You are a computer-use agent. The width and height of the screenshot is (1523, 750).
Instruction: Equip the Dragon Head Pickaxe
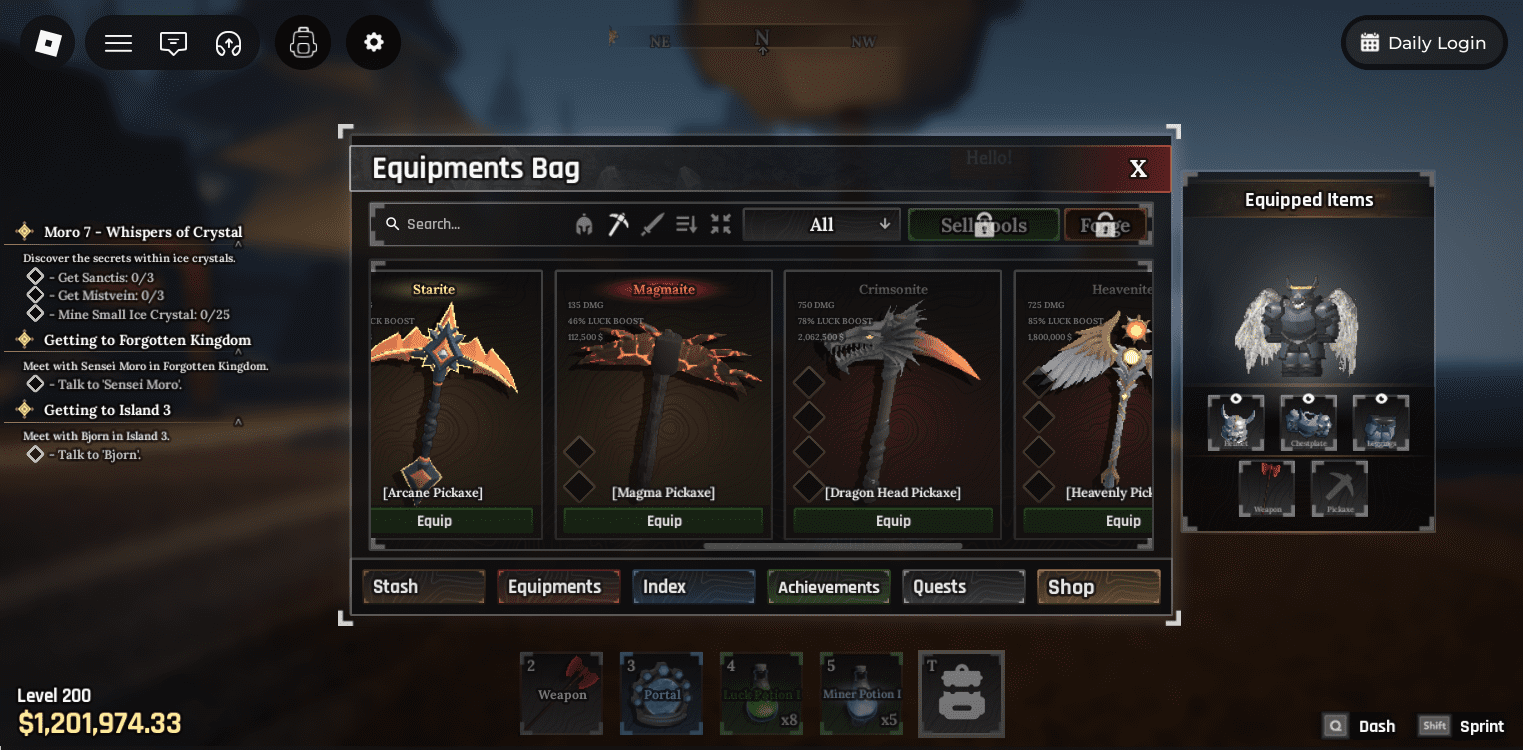[x=892, y=521]
